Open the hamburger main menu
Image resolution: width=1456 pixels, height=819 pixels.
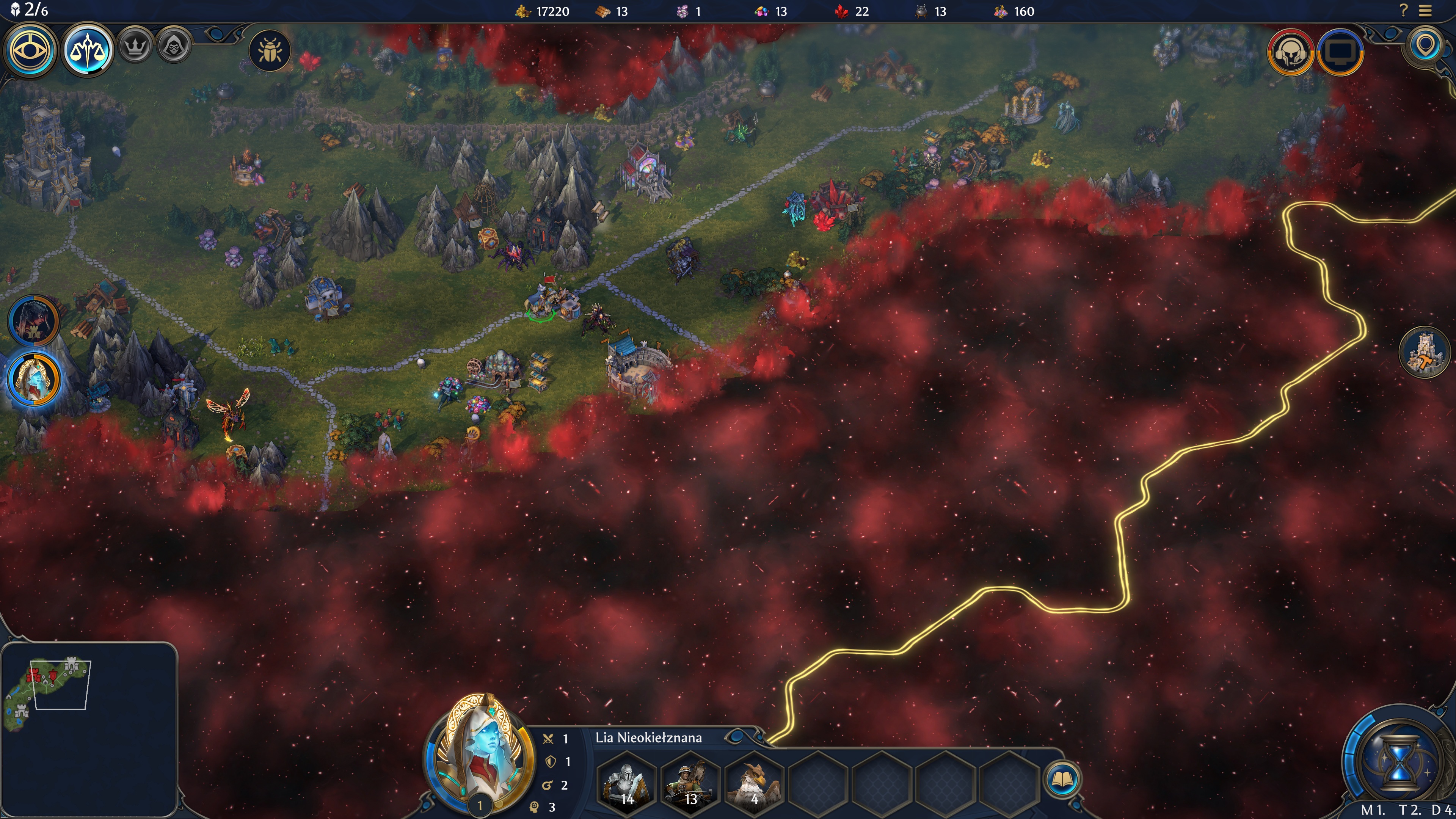click(x=1426, y=11)
